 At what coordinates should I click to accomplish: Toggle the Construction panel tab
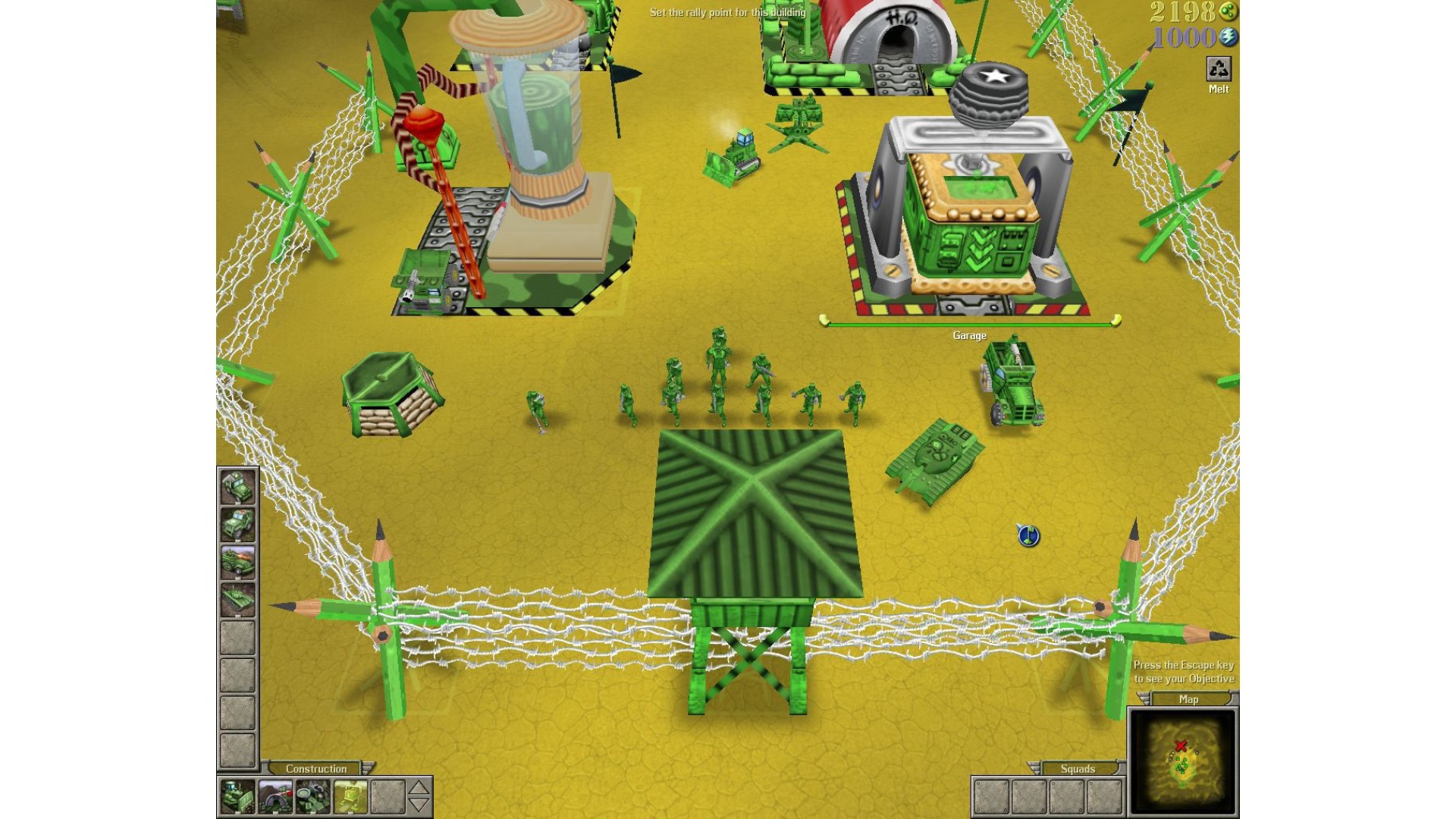click(316, 768)
